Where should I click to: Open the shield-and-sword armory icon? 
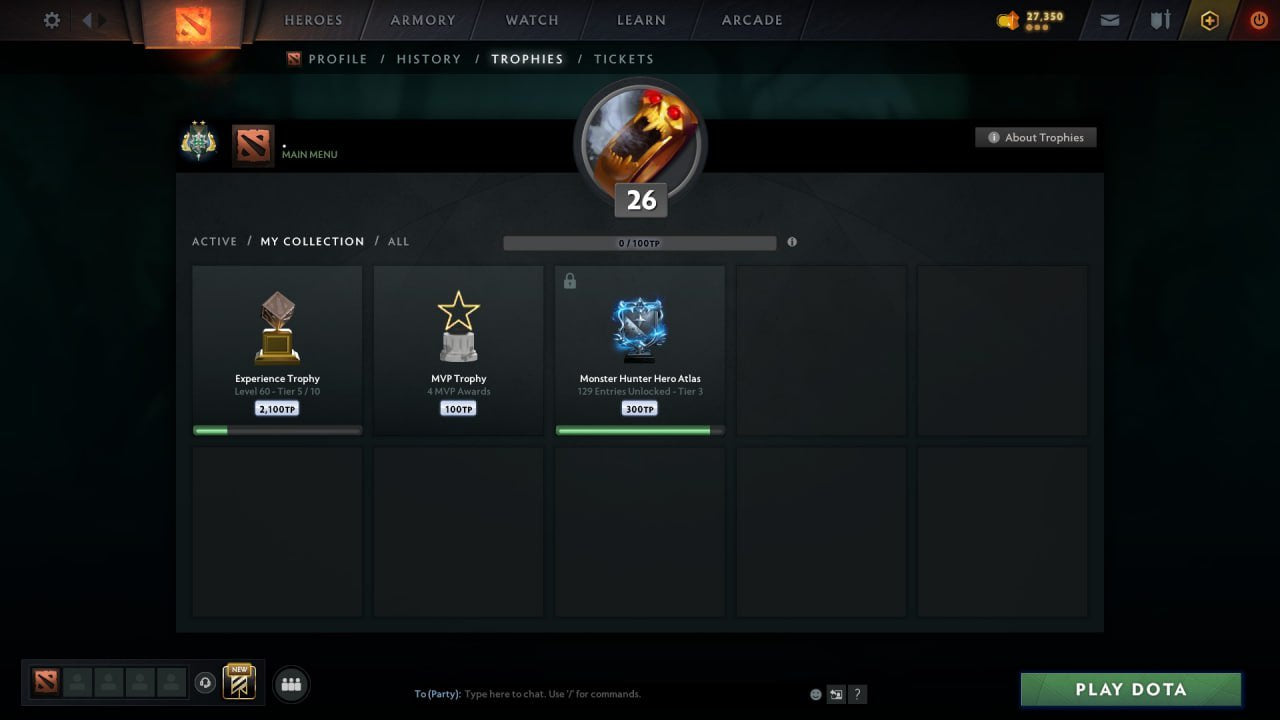pyautogui.click(x=1158, y=19)
